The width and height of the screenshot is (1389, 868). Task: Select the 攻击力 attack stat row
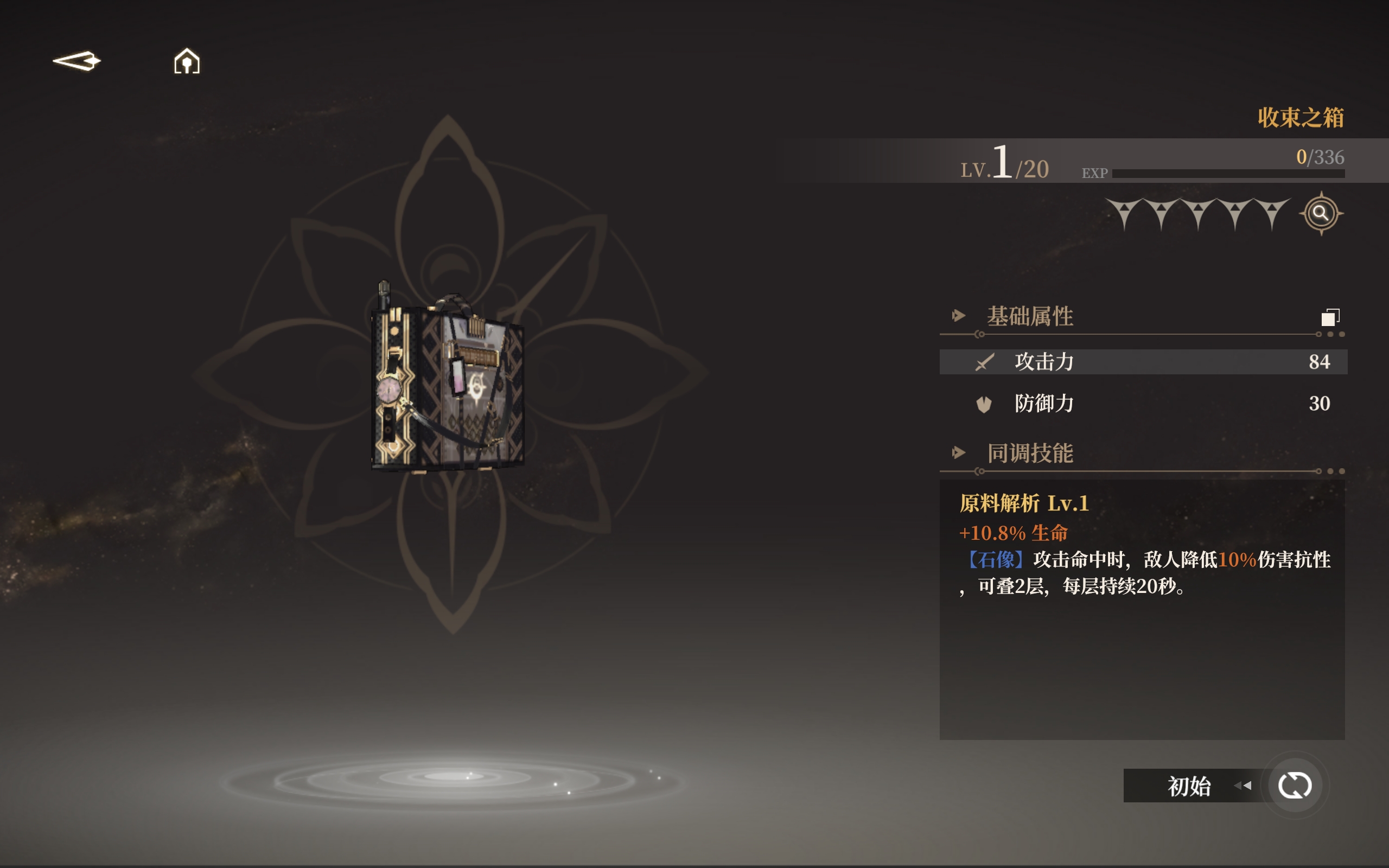pos(1143,362)
